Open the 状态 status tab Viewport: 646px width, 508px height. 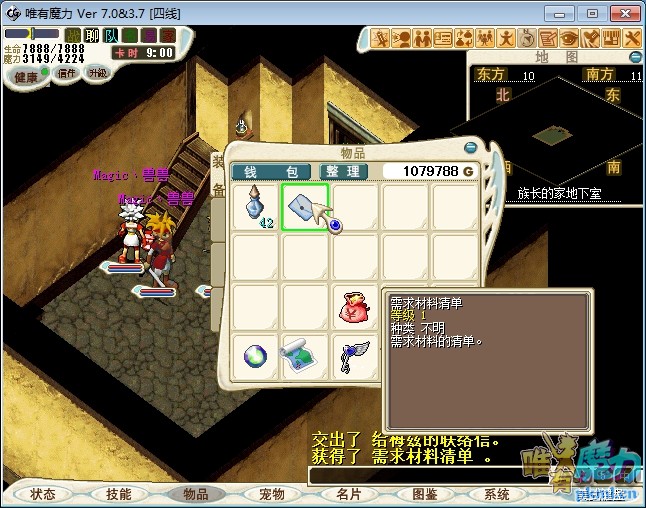click(x=43, y=494)
